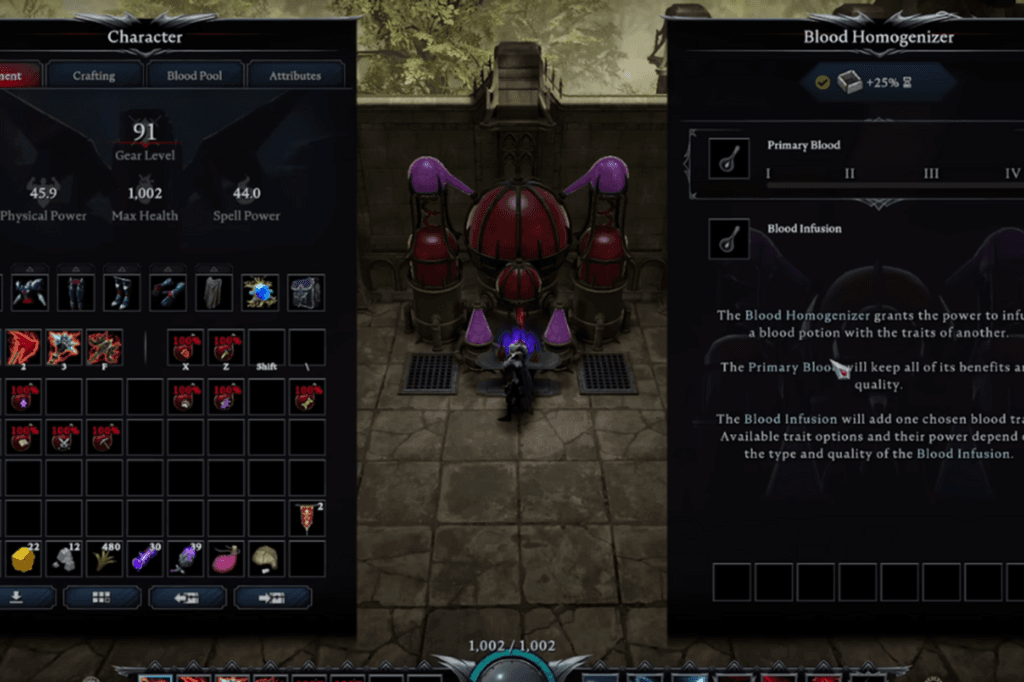
Task: Pick the yellow ore stack of 22
Action: point(24,558)
